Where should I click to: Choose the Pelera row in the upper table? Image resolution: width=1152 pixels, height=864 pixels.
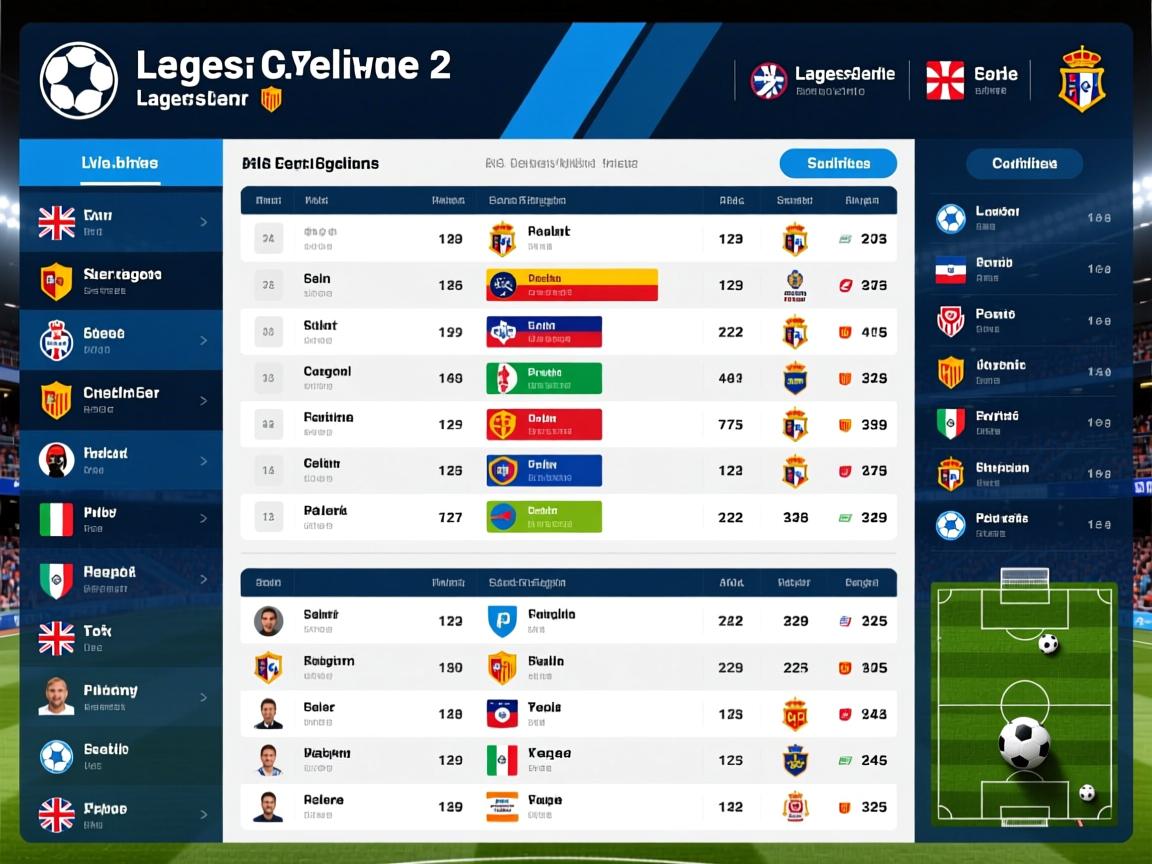[568, 517]
